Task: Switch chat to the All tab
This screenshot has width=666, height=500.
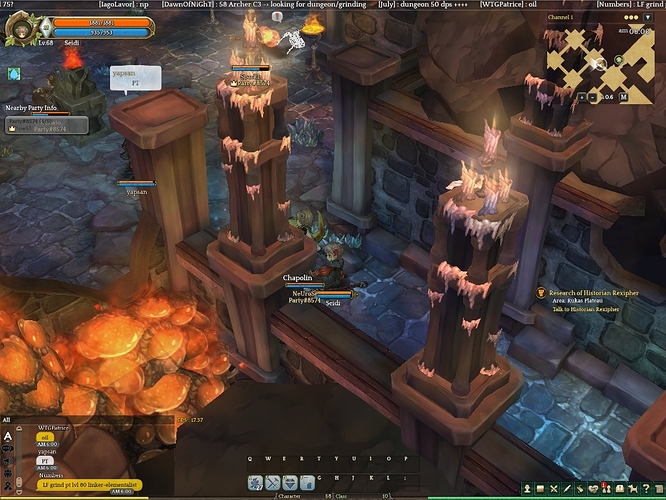Action: [7, 421]
